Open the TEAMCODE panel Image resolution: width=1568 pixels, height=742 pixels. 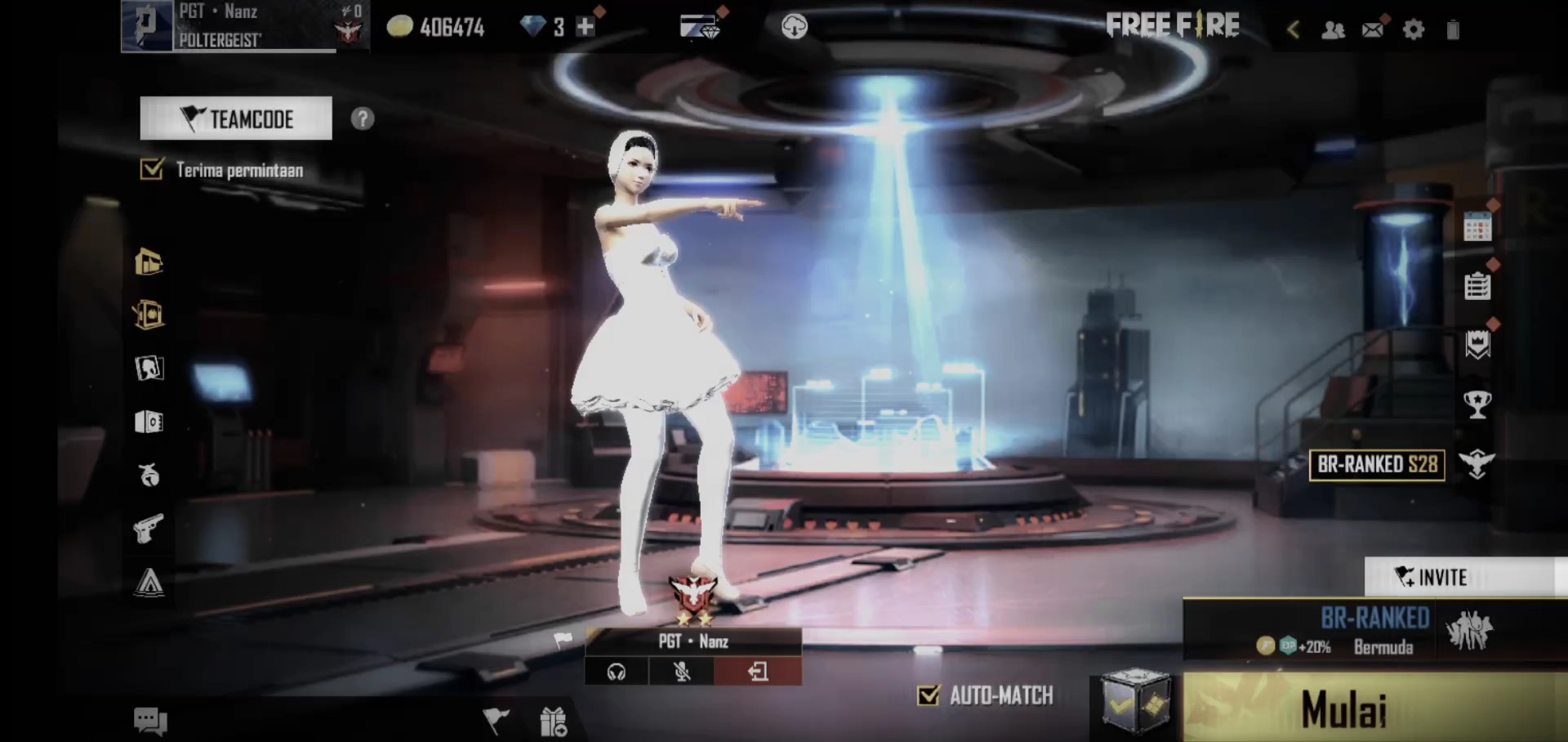[236, 118]
